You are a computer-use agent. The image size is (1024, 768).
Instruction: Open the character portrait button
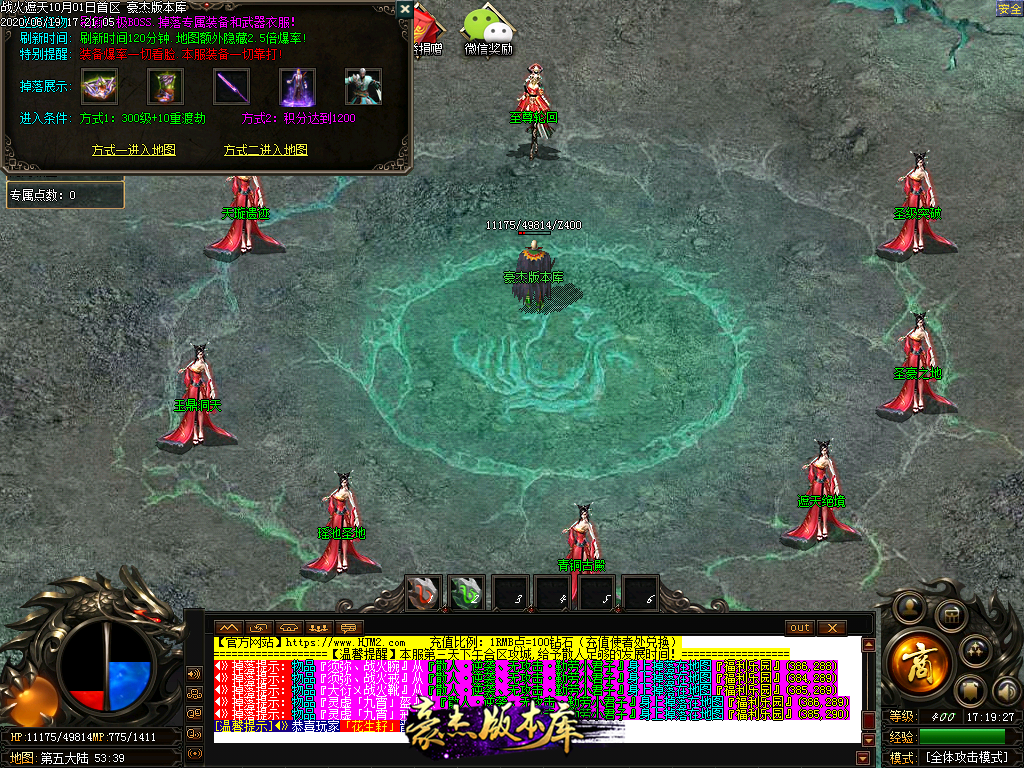[x=909, y=606]
